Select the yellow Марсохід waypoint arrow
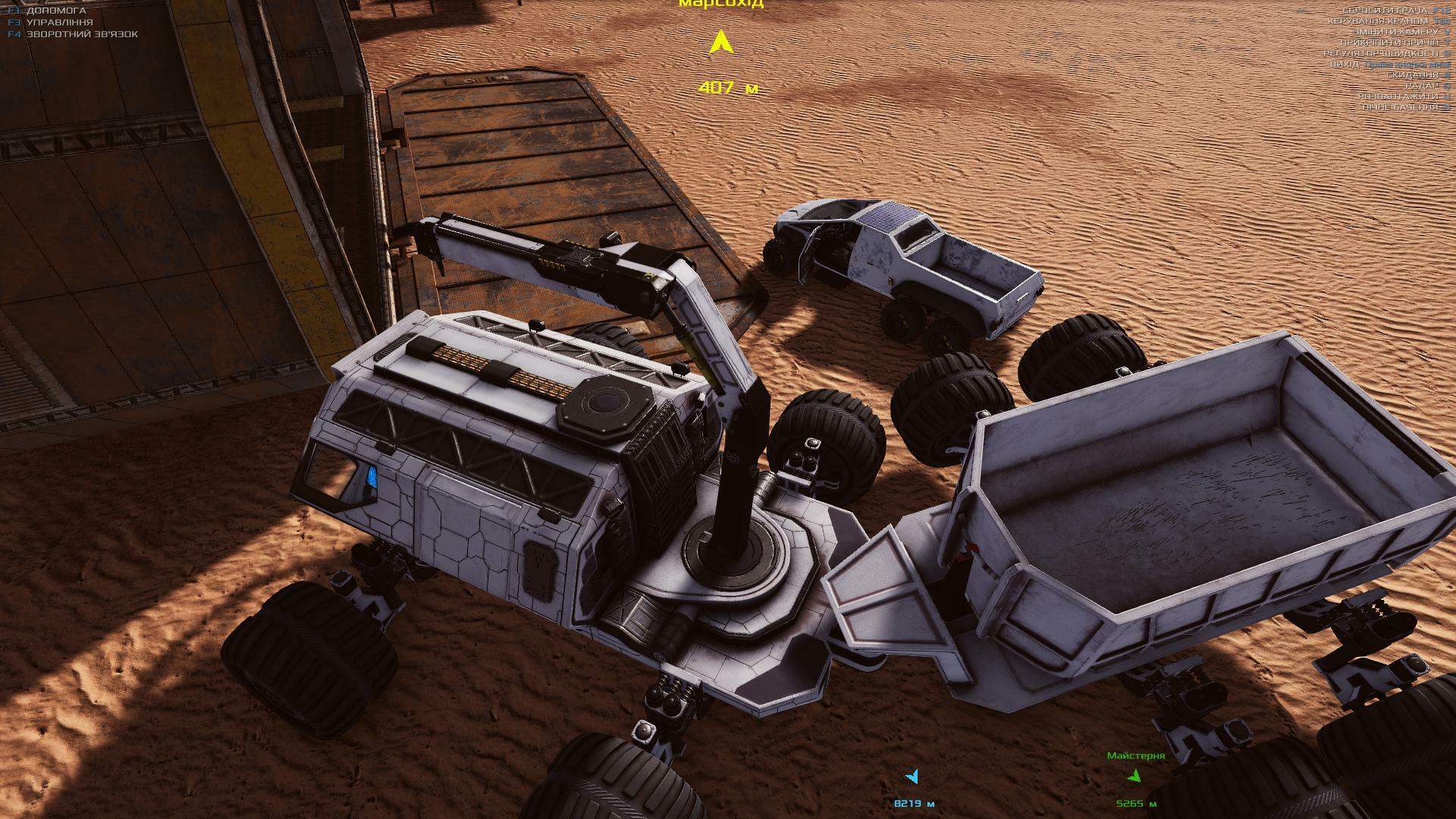 (x=718, y=42)
